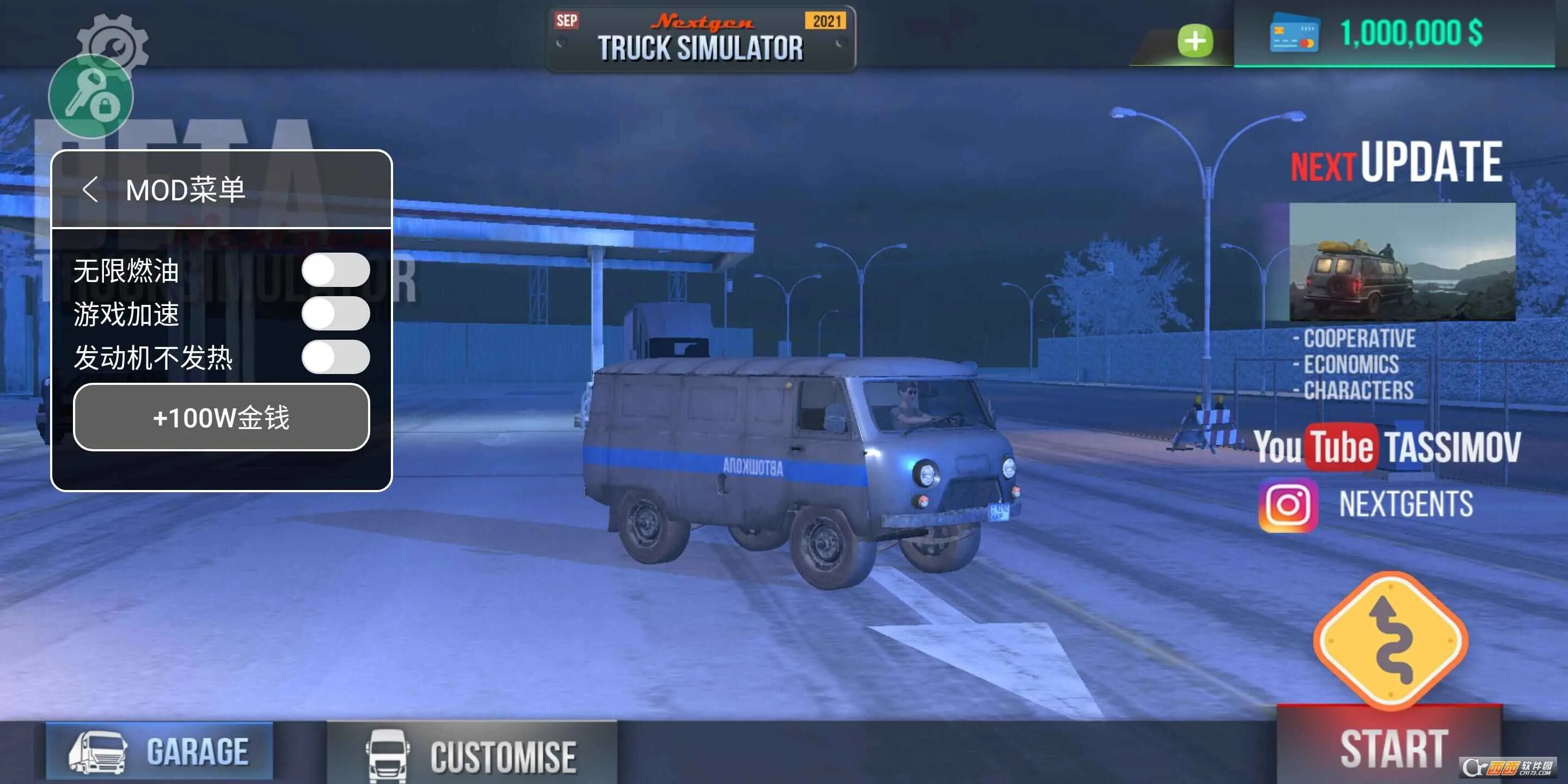Tap the +100W金钱 money button

[x=221, y=418]
